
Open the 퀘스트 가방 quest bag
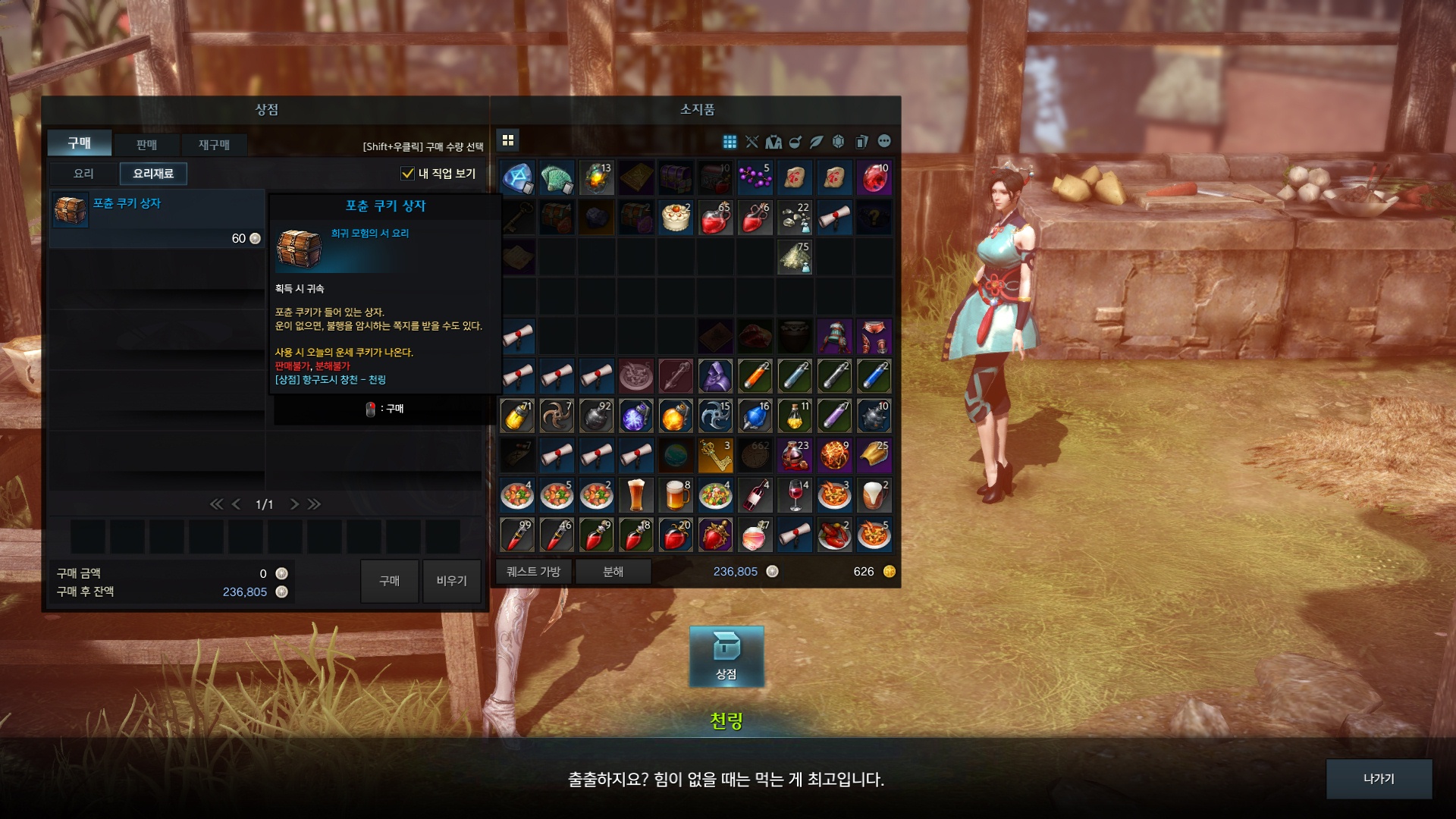(533, 572)
